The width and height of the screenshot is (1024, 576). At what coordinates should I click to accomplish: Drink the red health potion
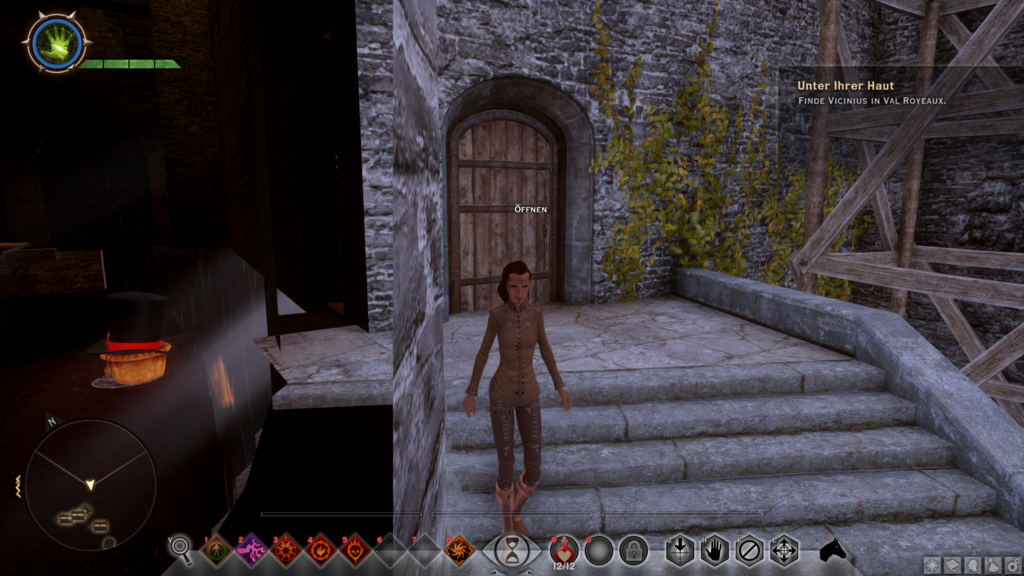[x=564, y=549]
